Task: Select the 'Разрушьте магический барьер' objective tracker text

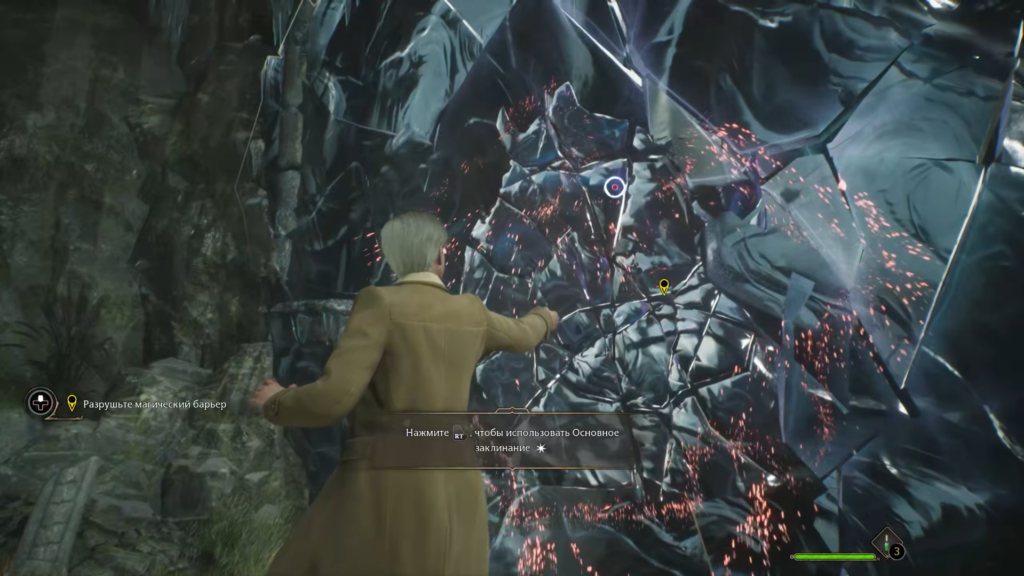Action: tap(155, 404)
